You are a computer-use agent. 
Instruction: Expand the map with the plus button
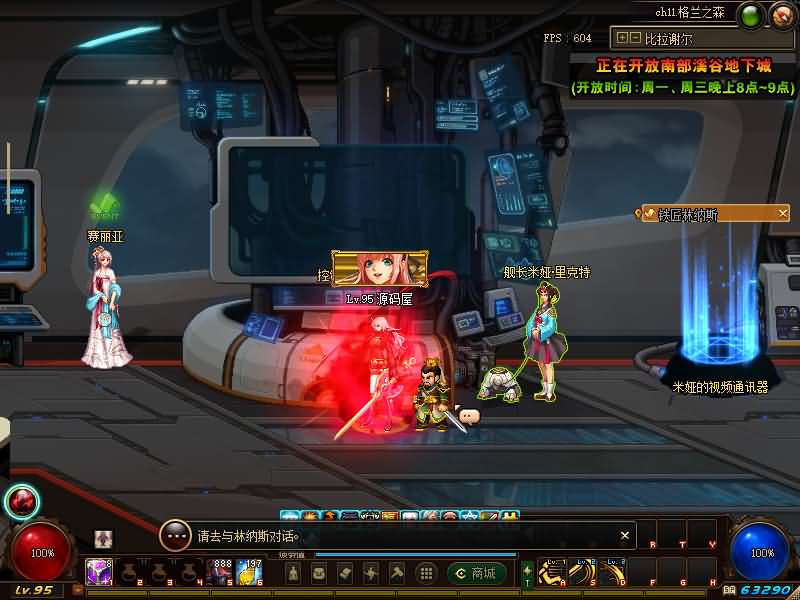(x=623, y=38)
